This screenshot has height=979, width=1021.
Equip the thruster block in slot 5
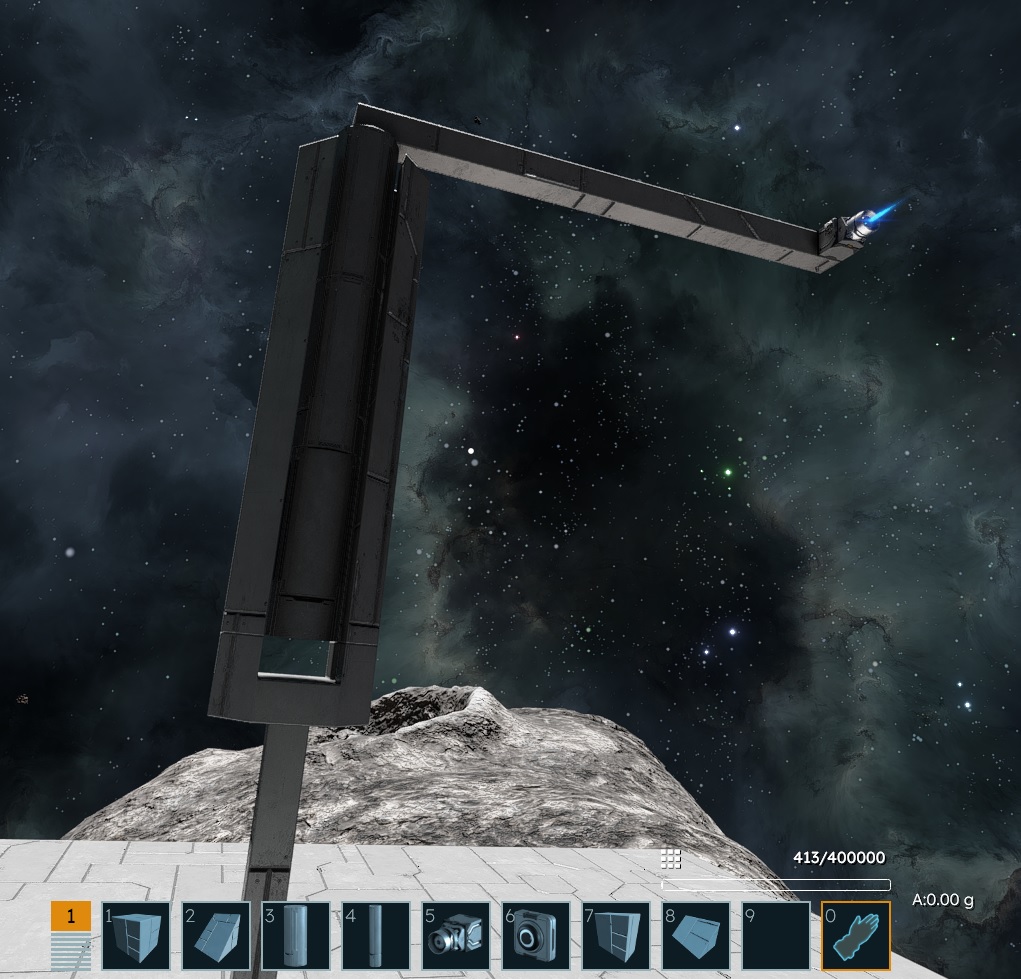(x=456, y=936)
